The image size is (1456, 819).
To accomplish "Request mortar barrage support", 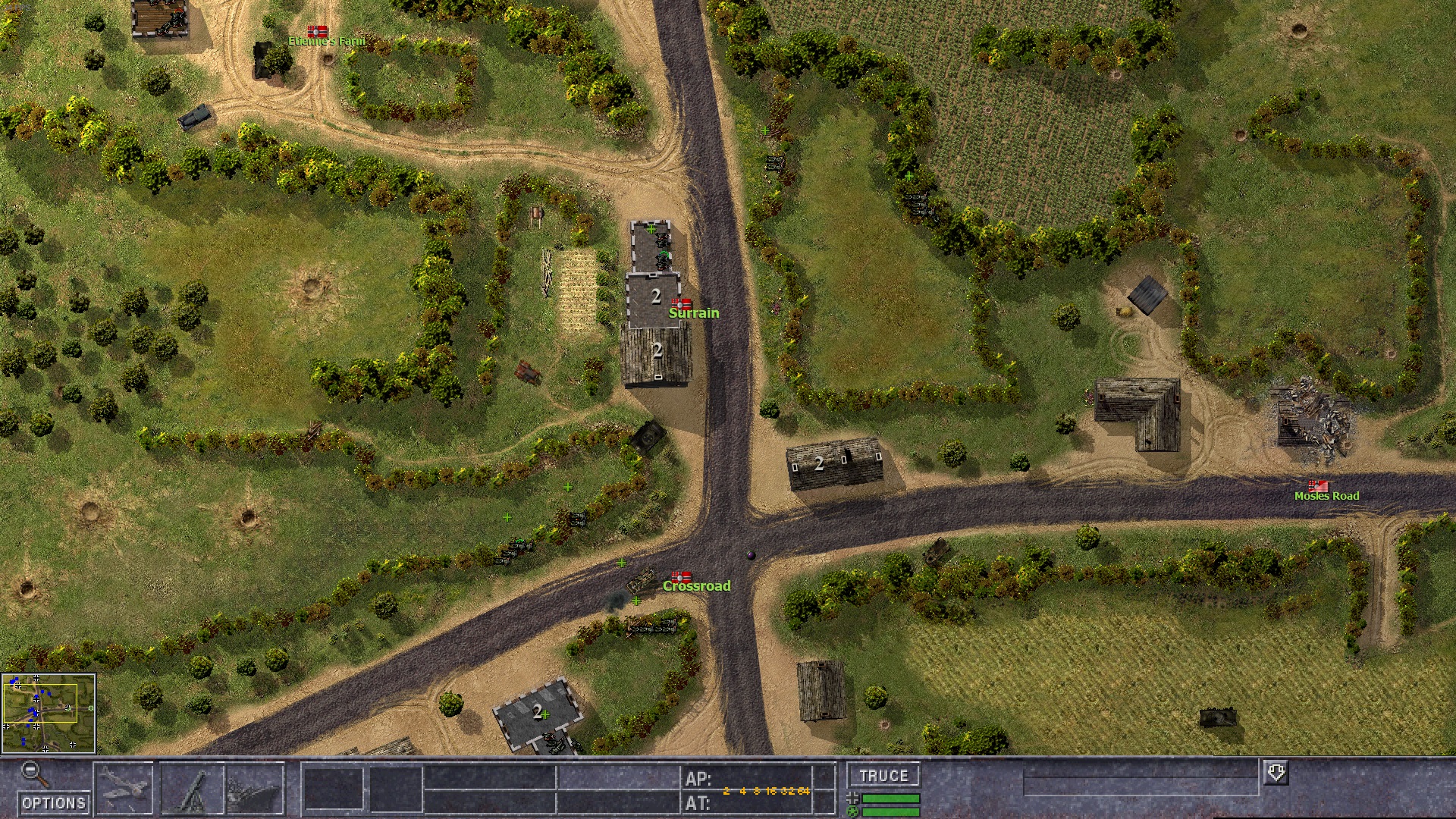I will [x=193, y=789].
